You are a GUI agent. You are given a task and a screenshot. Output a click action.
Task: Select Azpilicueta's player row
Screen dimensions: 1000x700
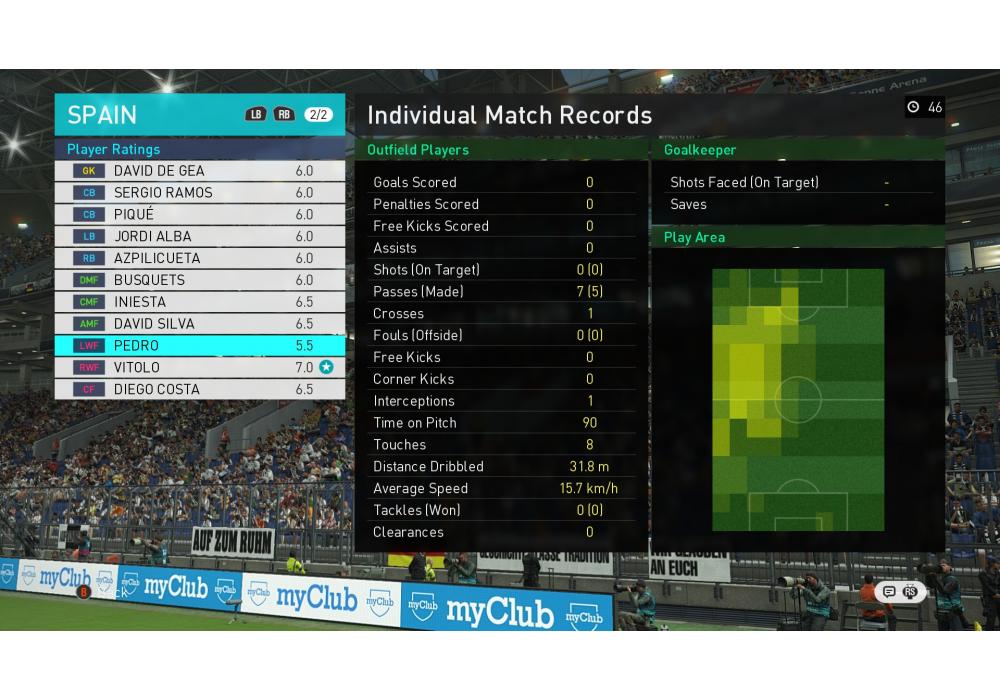coord(200,258)
